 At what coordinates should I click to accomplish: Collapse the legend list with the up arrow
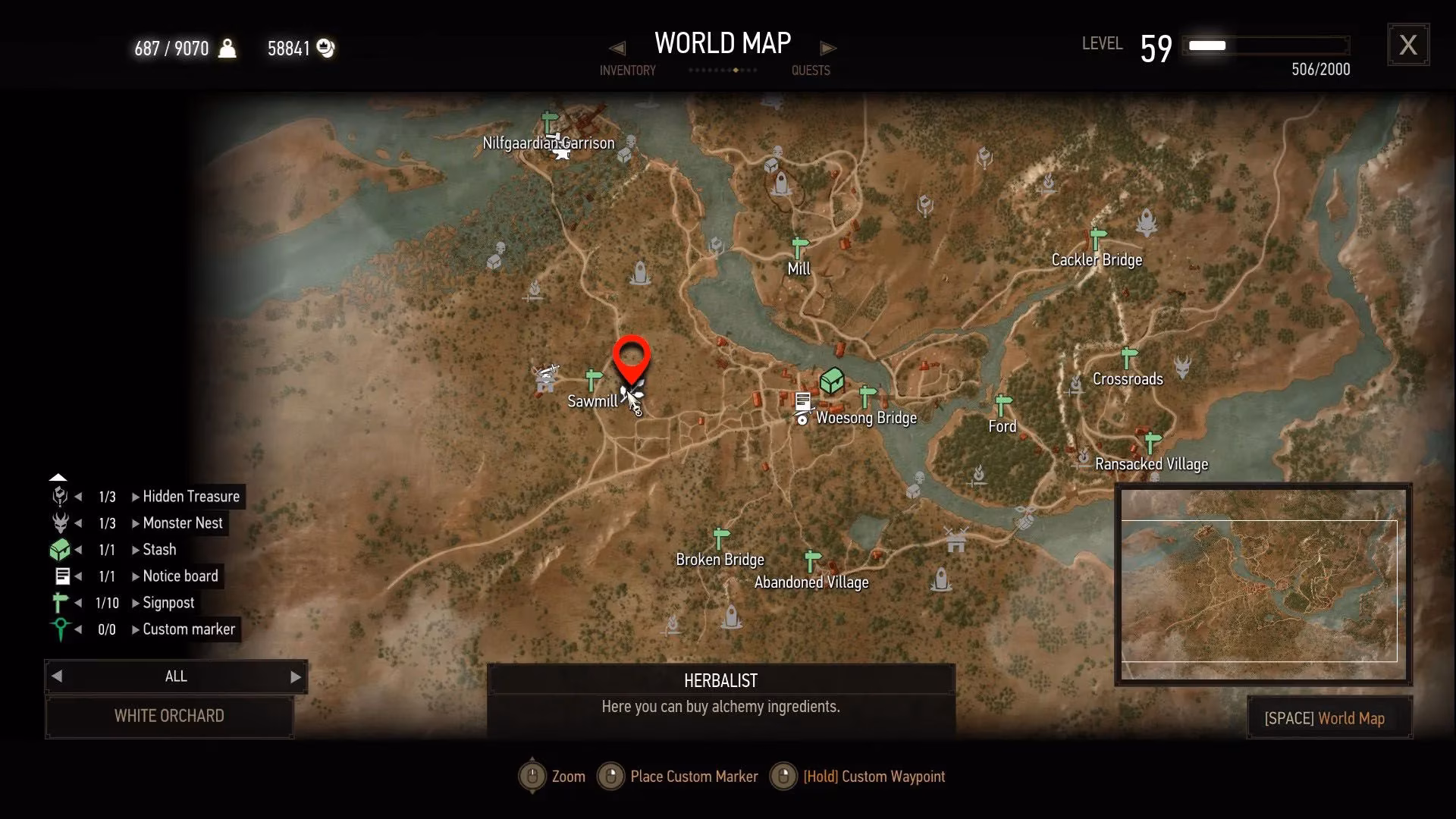pyautogui.click(x=58, y=478)
